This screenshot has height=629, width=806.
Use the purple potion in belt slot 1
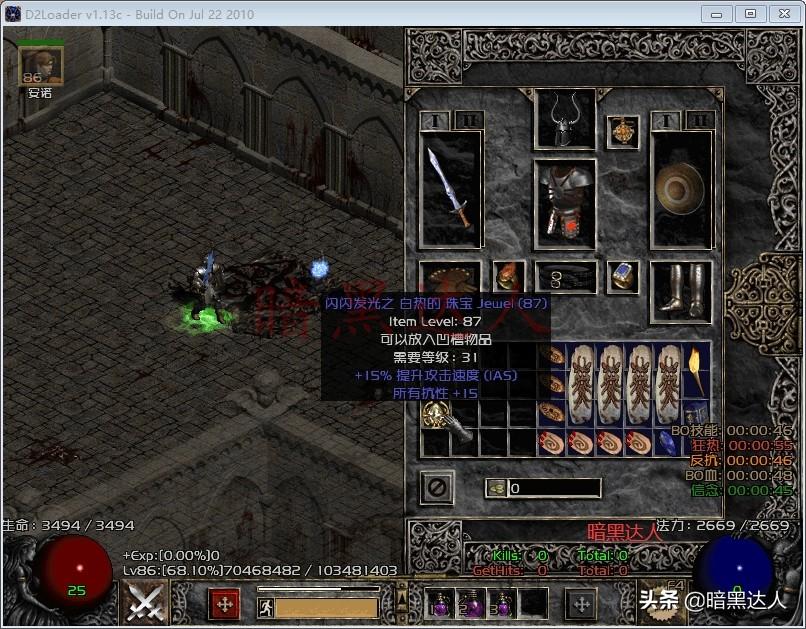(440, 603)
